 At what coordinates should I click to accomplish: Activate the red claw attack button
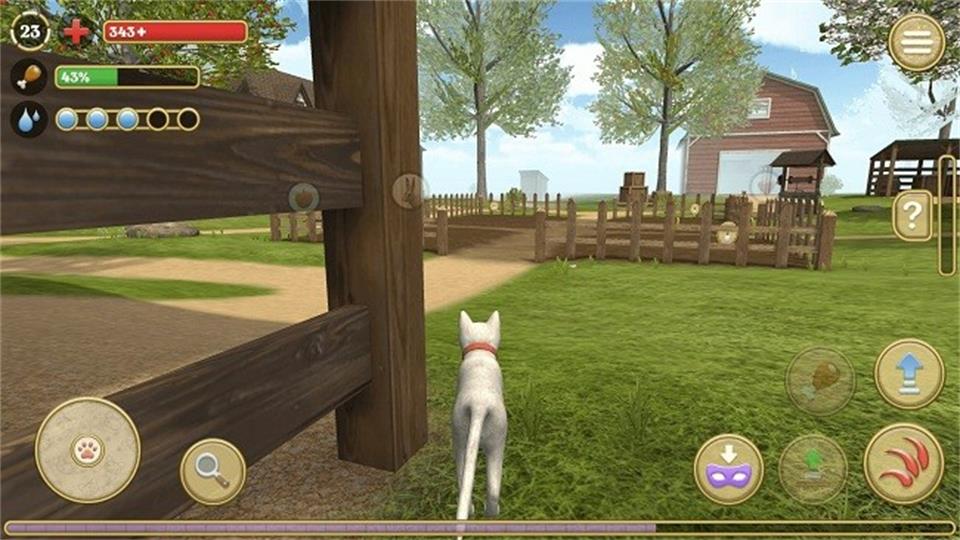coord(903,463)
